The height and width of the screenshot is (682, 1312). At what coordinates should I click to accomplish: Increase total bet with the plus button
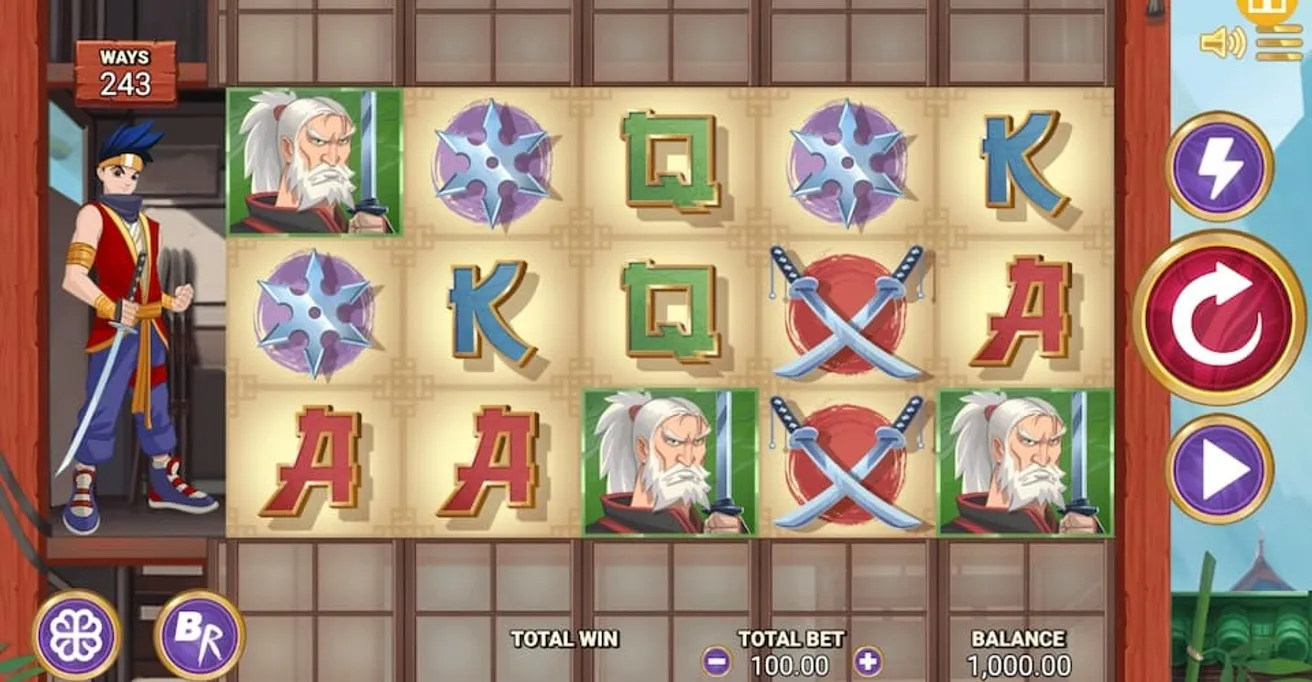868,661
